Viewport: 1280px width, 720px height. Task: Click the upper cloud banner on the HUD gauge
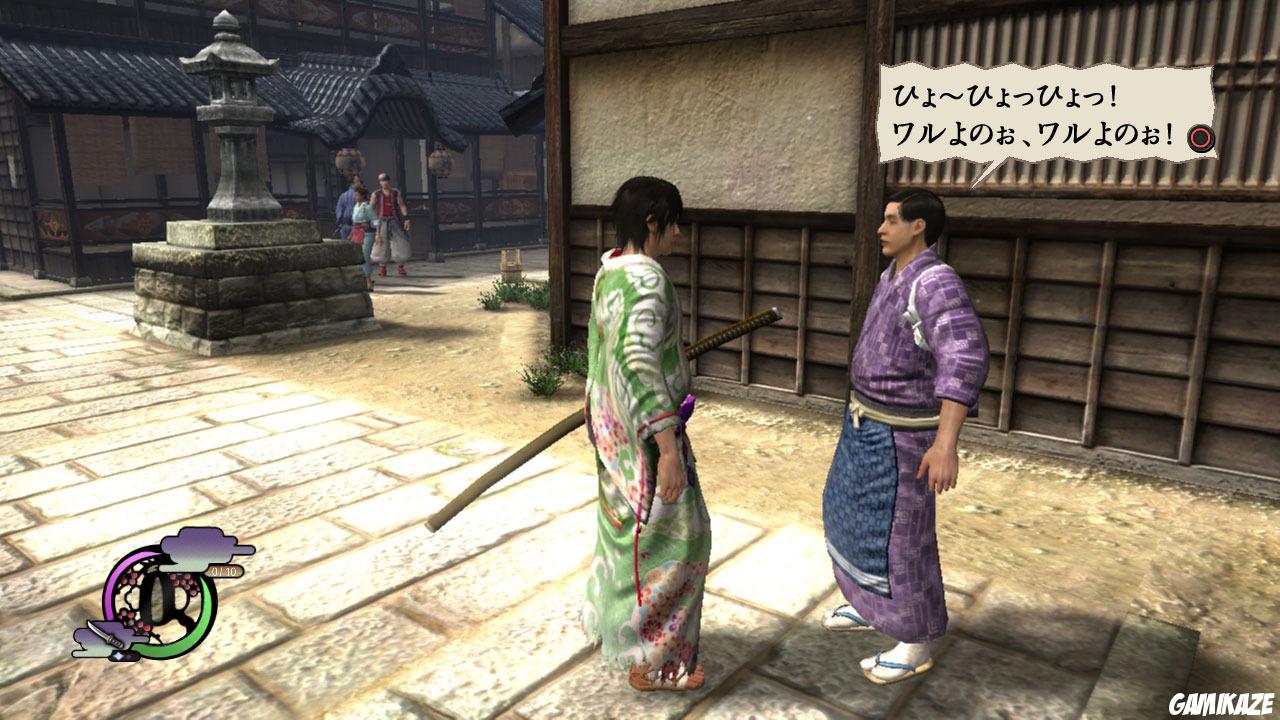(200, 547)
